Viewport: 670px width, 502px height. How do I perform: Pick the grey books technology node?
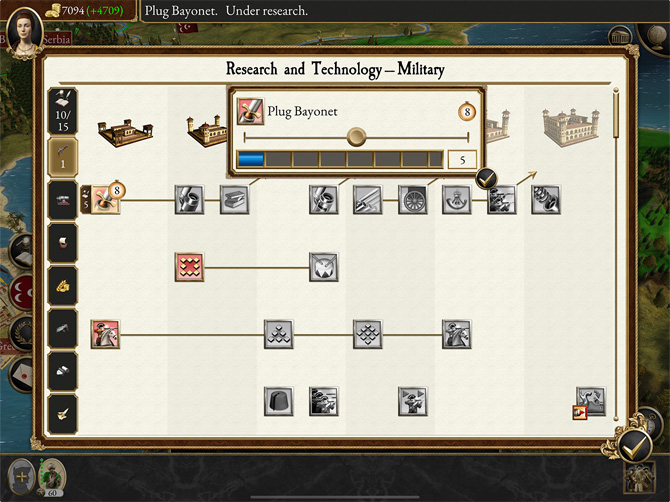point(234,199)
